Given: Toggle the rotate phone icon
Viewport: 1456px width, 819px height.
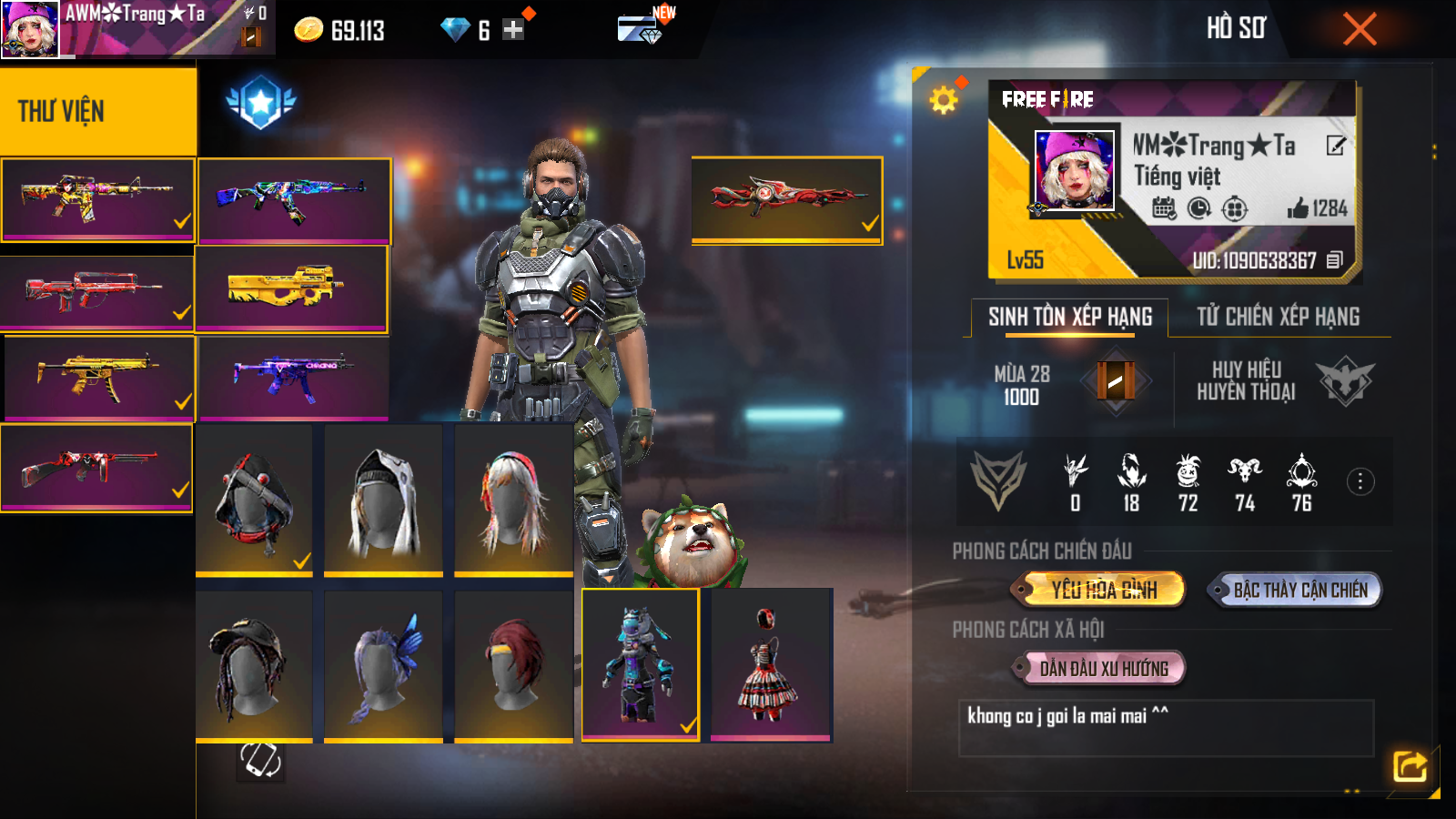Looking at the screenshot, I should tap(260, 760).
